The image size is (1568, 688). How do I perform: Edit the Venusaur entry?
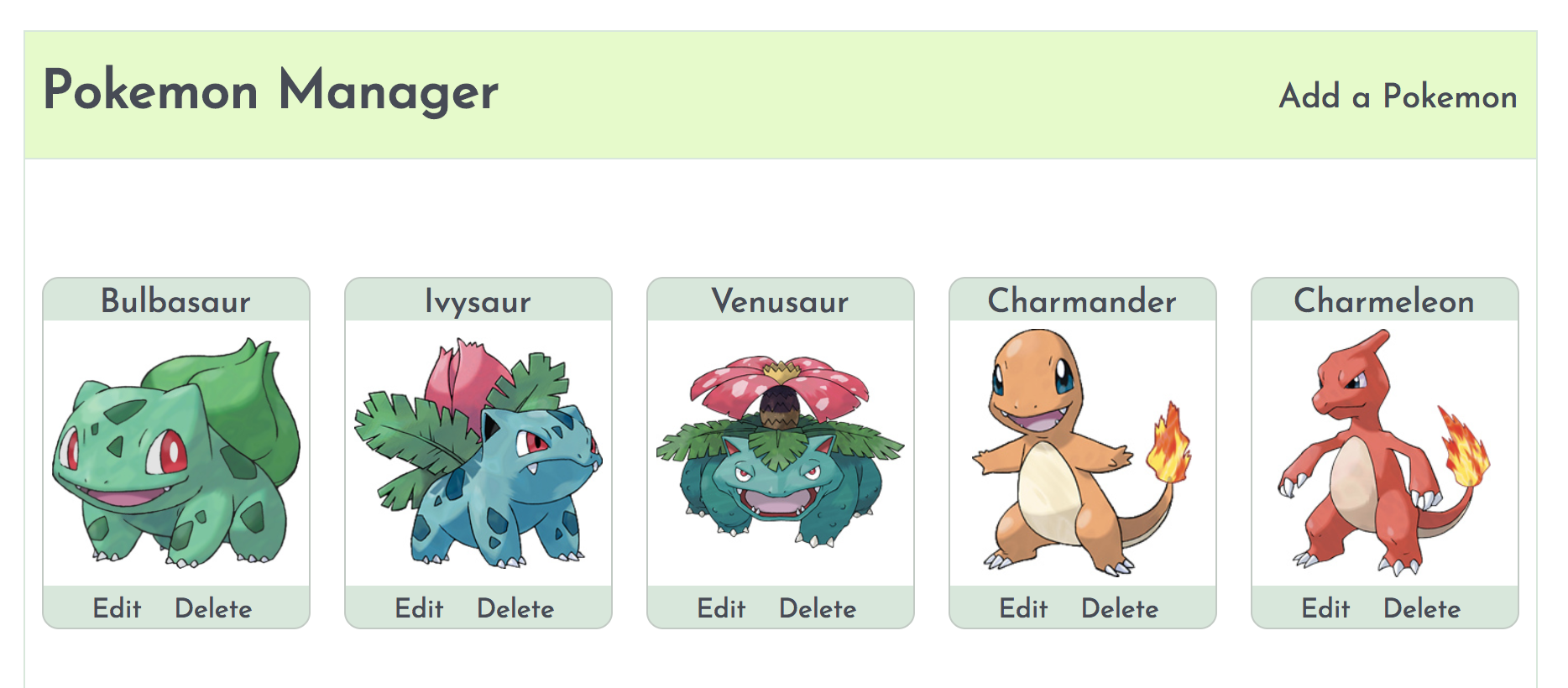[x=722, y=609]
